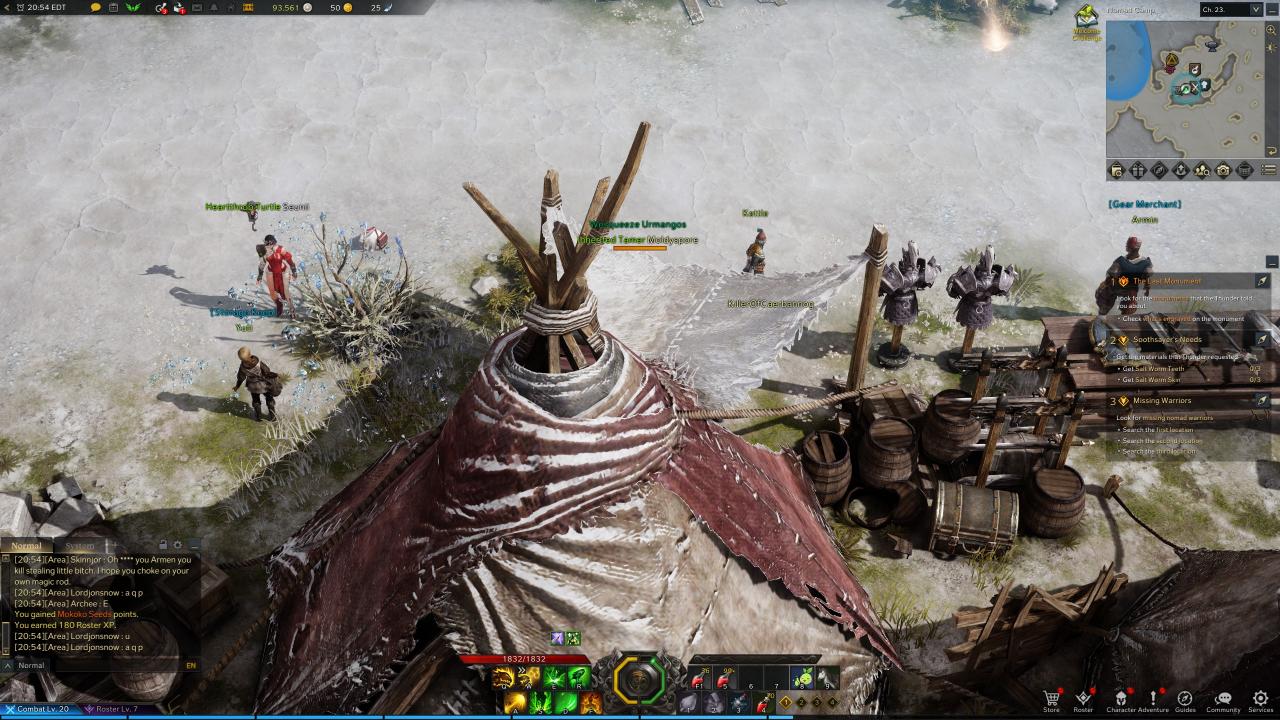Toggle the chat window lock icon
1280x720 pixels.
(x=165, y=546)
